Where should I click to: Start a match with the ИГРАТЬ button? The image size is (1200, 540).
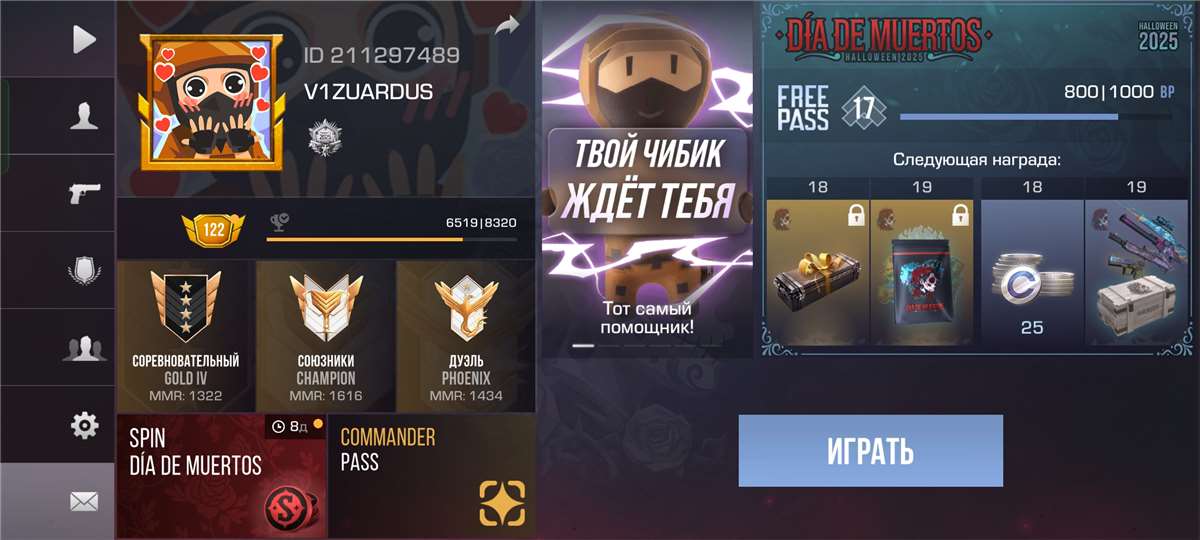(x=870, y=451)
